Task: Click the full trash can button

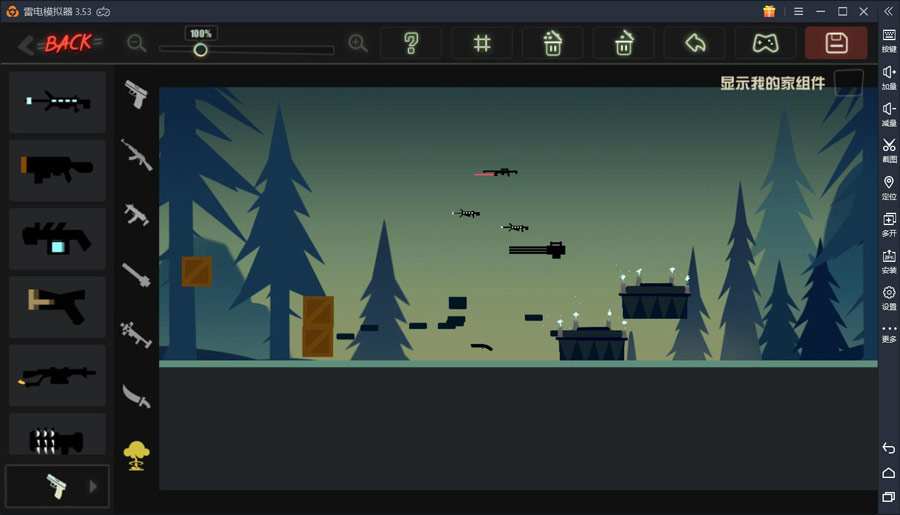Action: (x=553, y=43)
